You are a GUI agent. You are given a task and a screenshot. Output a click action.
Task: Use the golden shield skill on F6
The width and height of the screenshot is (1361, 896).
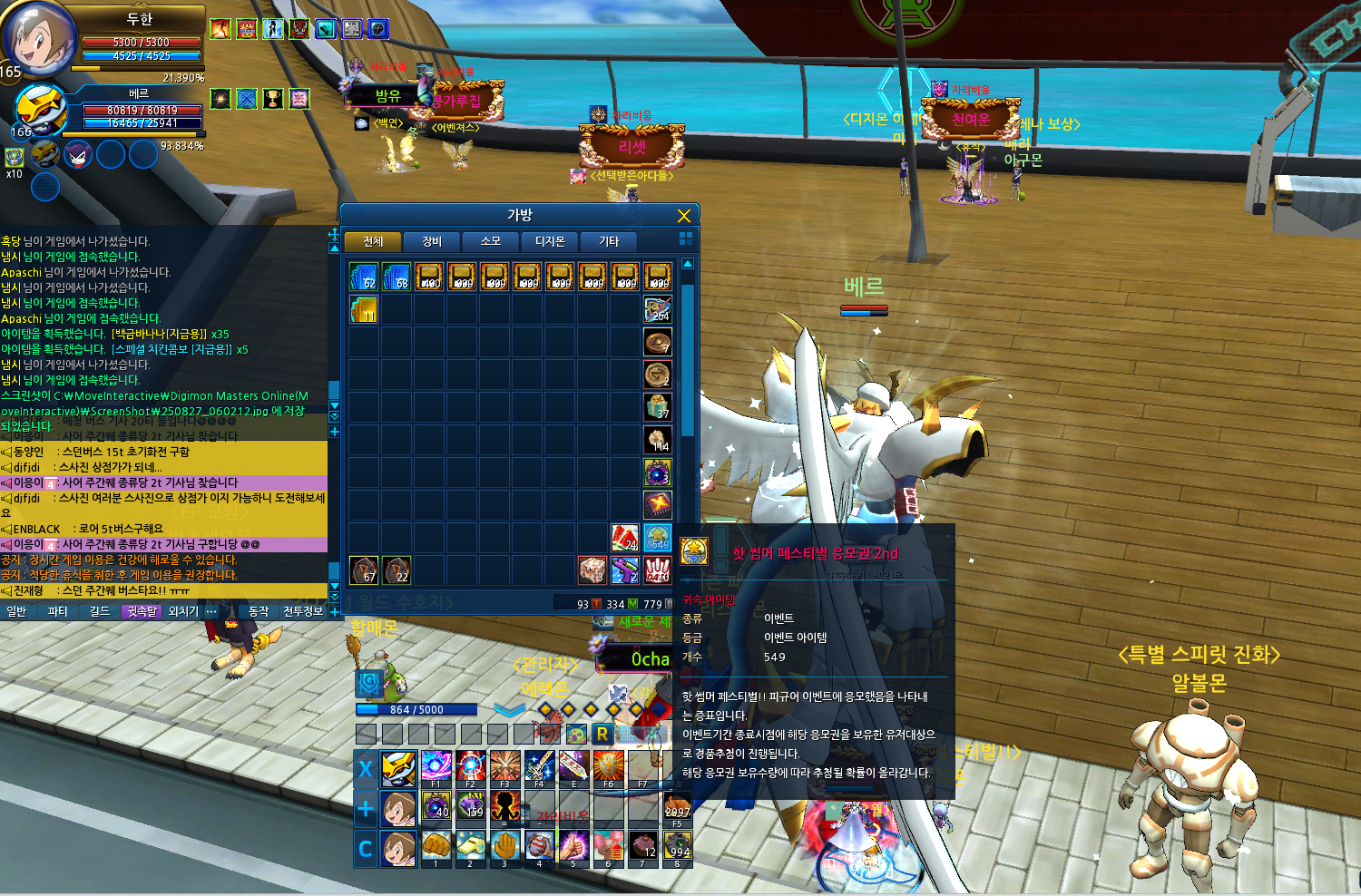coord(609,766)
